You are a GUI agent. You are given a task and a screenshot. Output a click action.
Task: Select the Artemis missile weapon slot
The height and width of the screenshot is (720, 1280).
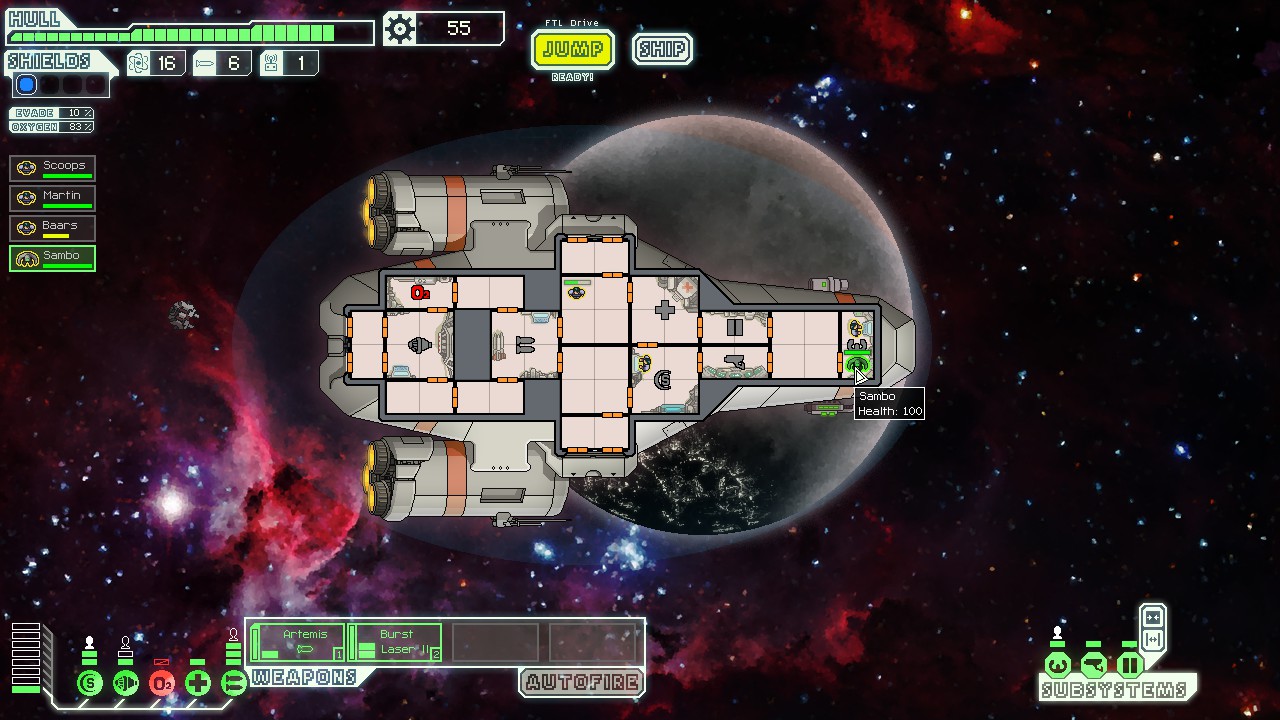pyautogui.click(x=298, y=642)
